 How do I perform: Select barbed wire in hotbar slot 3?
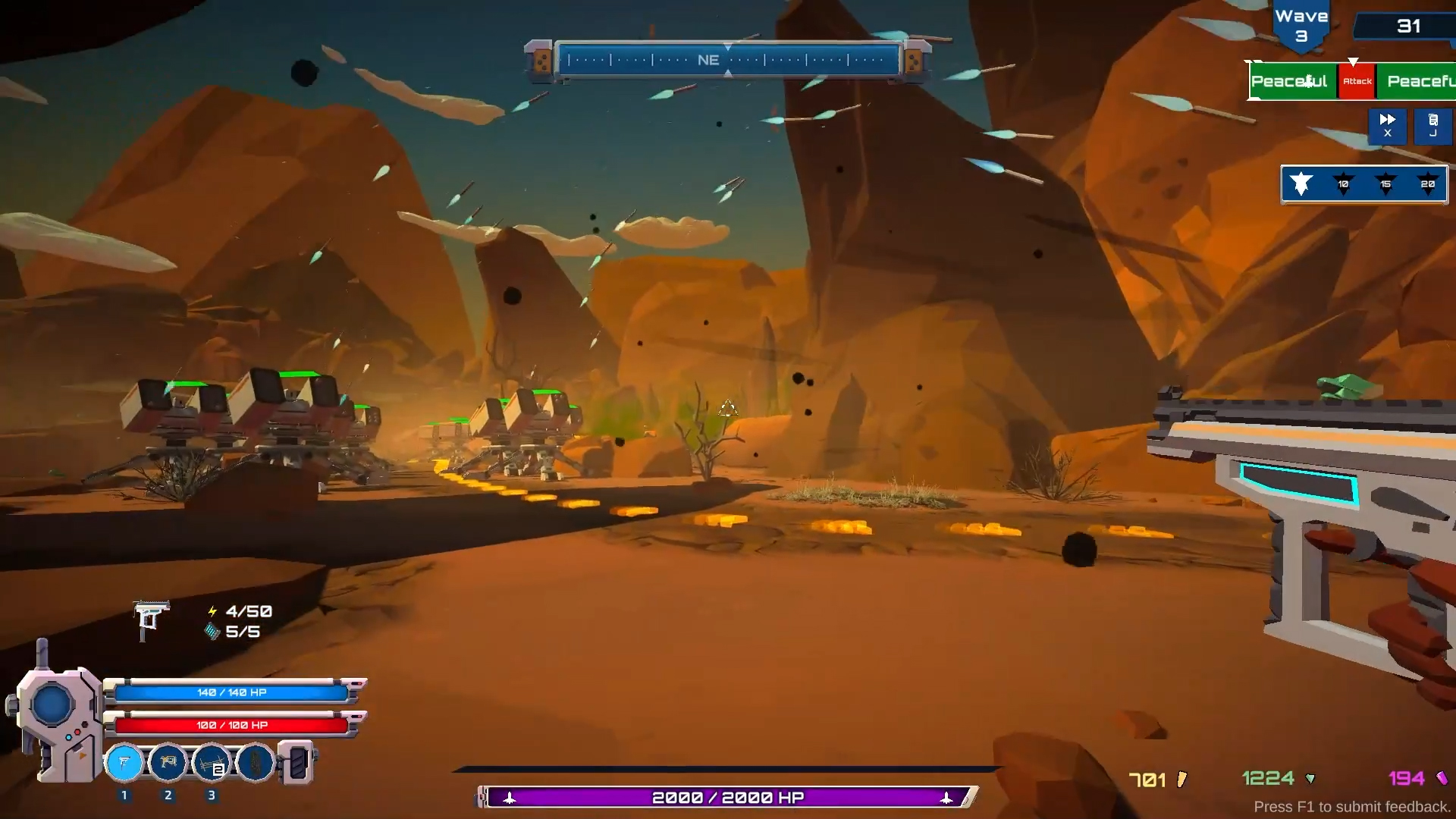click(x=212, y=764)
